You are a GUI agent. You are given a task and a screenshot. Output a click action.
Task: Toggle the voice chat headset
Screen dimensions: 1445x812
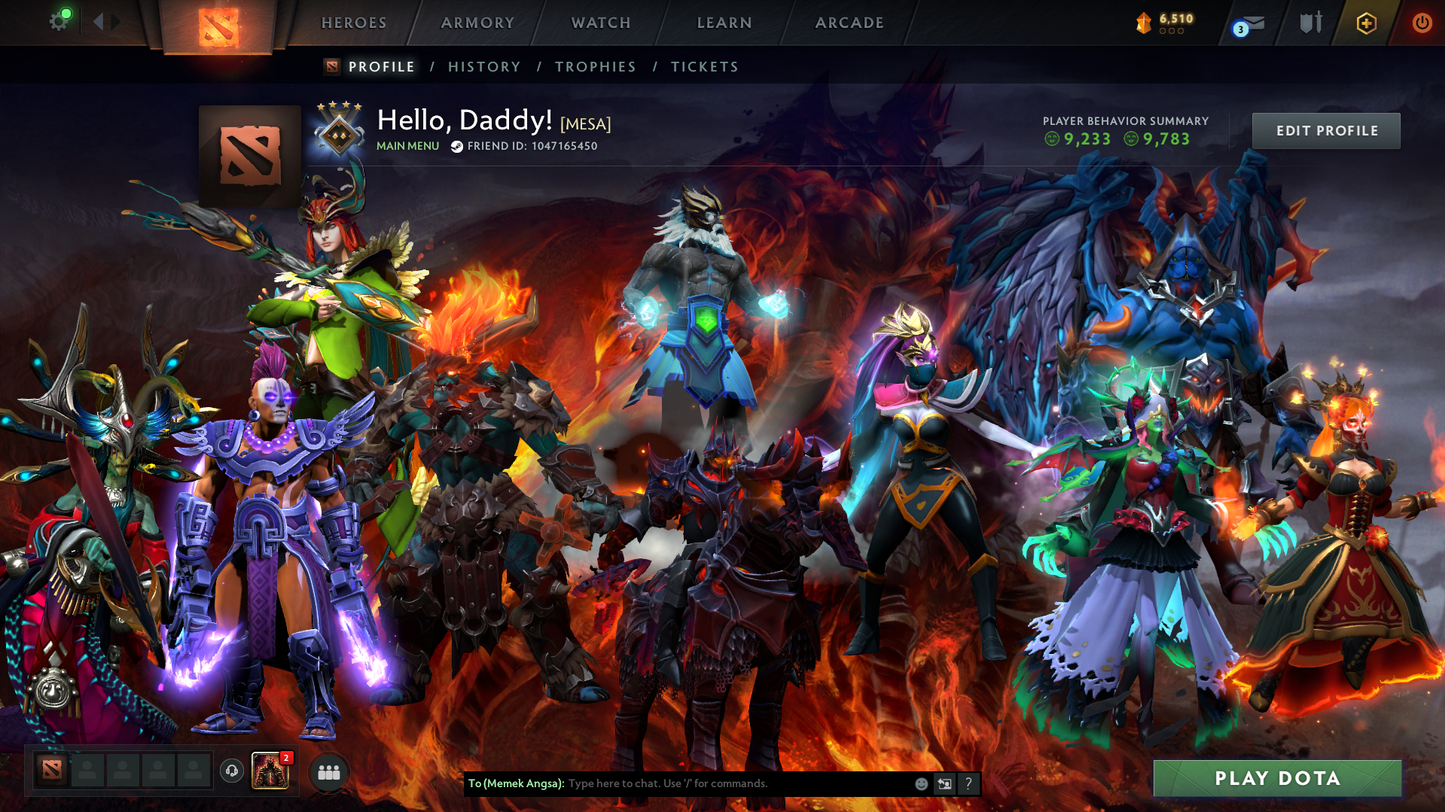[x=233, y=772]
